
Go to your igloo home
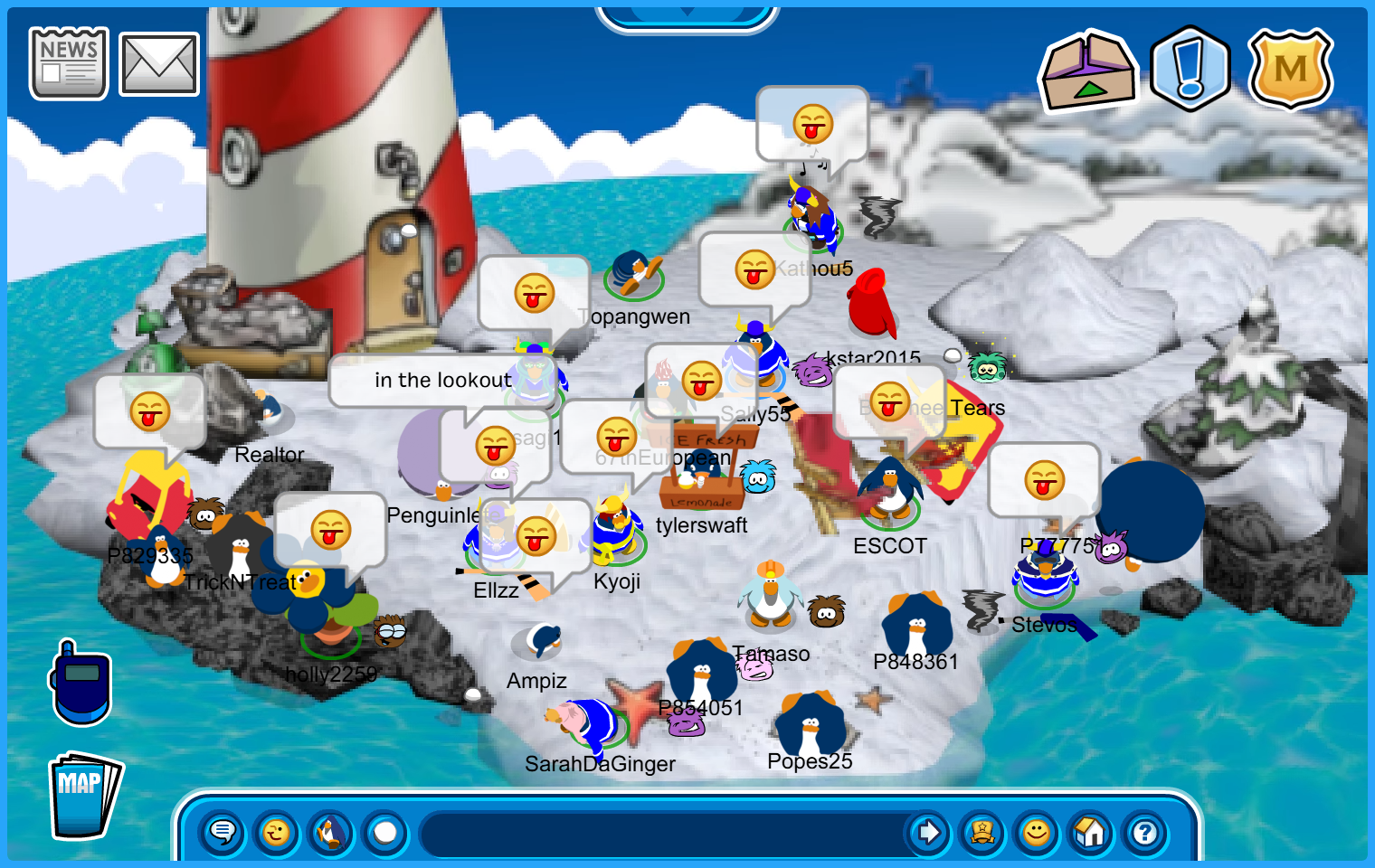[1091, 832]
